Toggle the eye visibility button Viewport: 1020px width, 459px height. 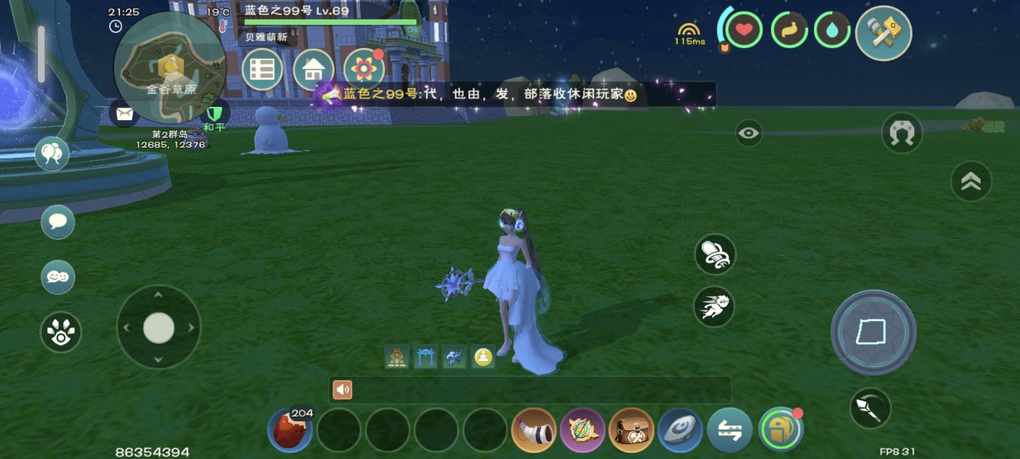[749, 133]
